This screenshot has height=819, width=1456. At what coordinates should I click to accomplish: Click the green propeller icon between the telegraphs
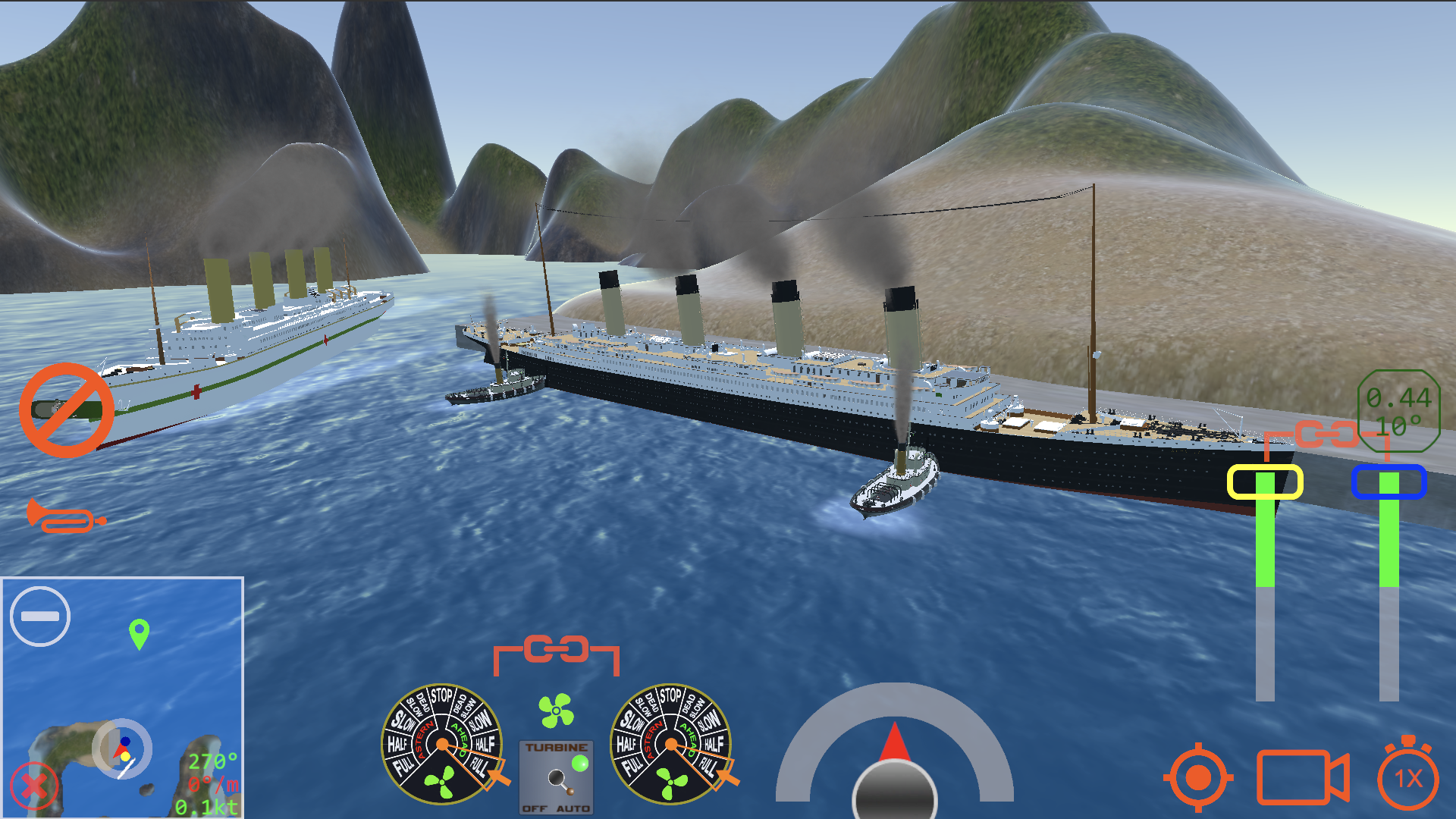click(x=556, y=711)
